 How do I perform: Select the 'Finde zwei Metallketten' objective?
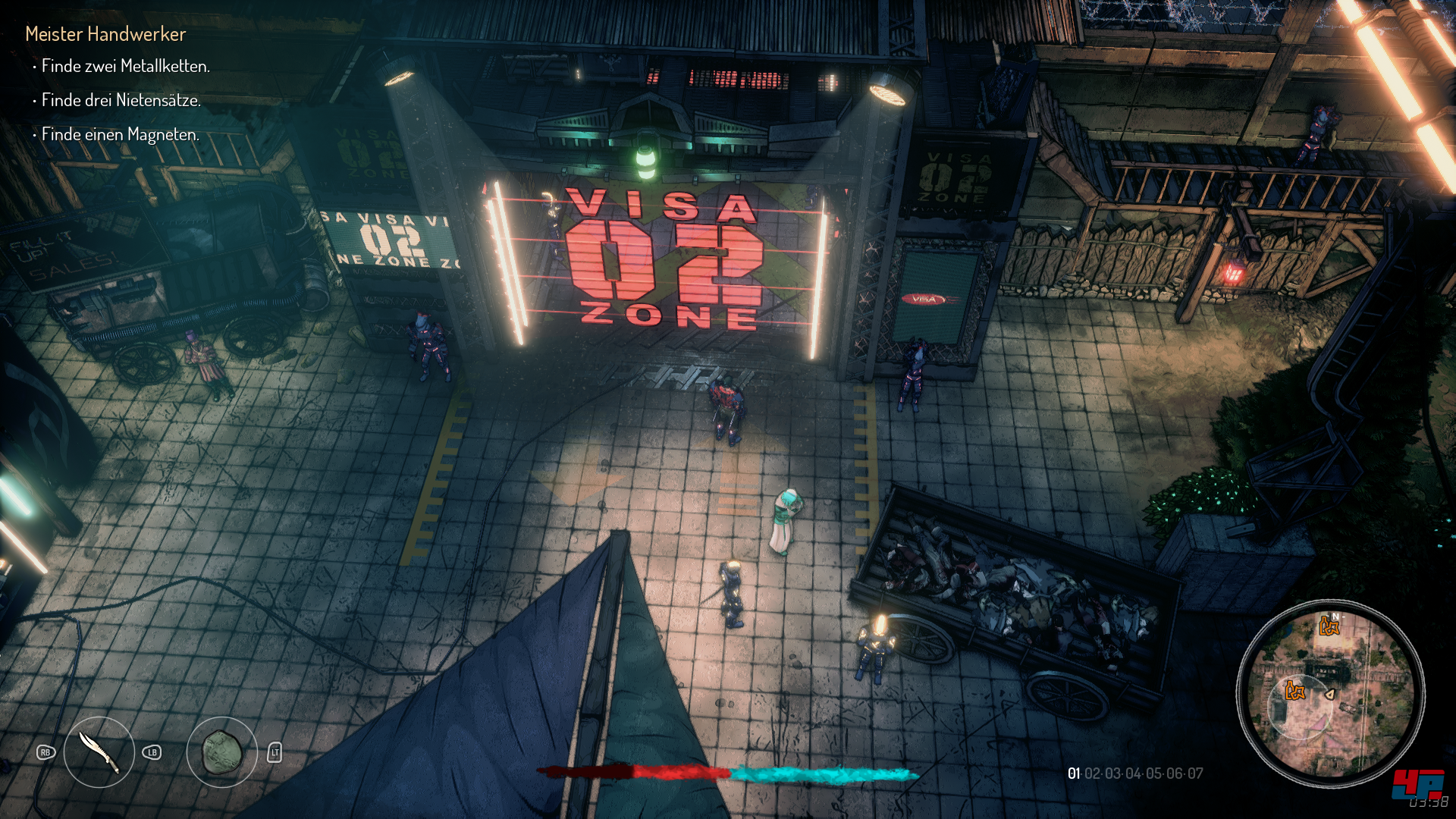[x=125, y=67]
